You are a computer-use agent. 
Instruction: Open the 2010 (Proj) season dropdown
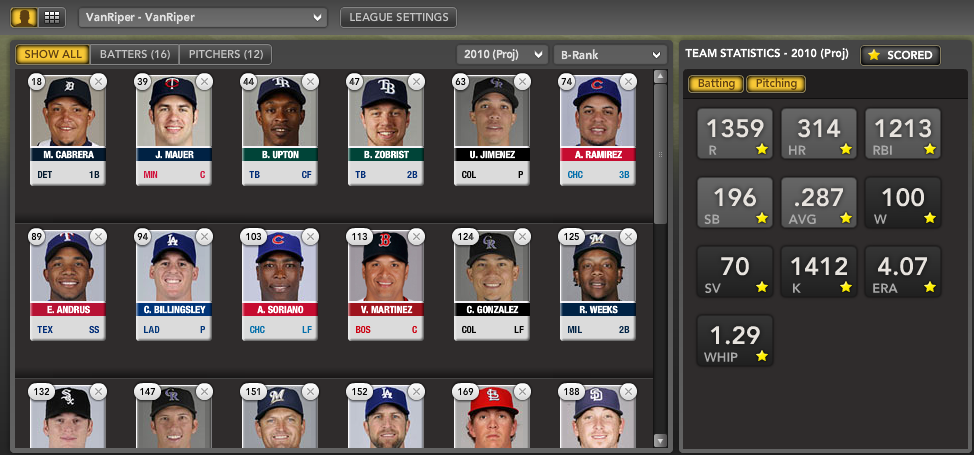tap(502, 55)
